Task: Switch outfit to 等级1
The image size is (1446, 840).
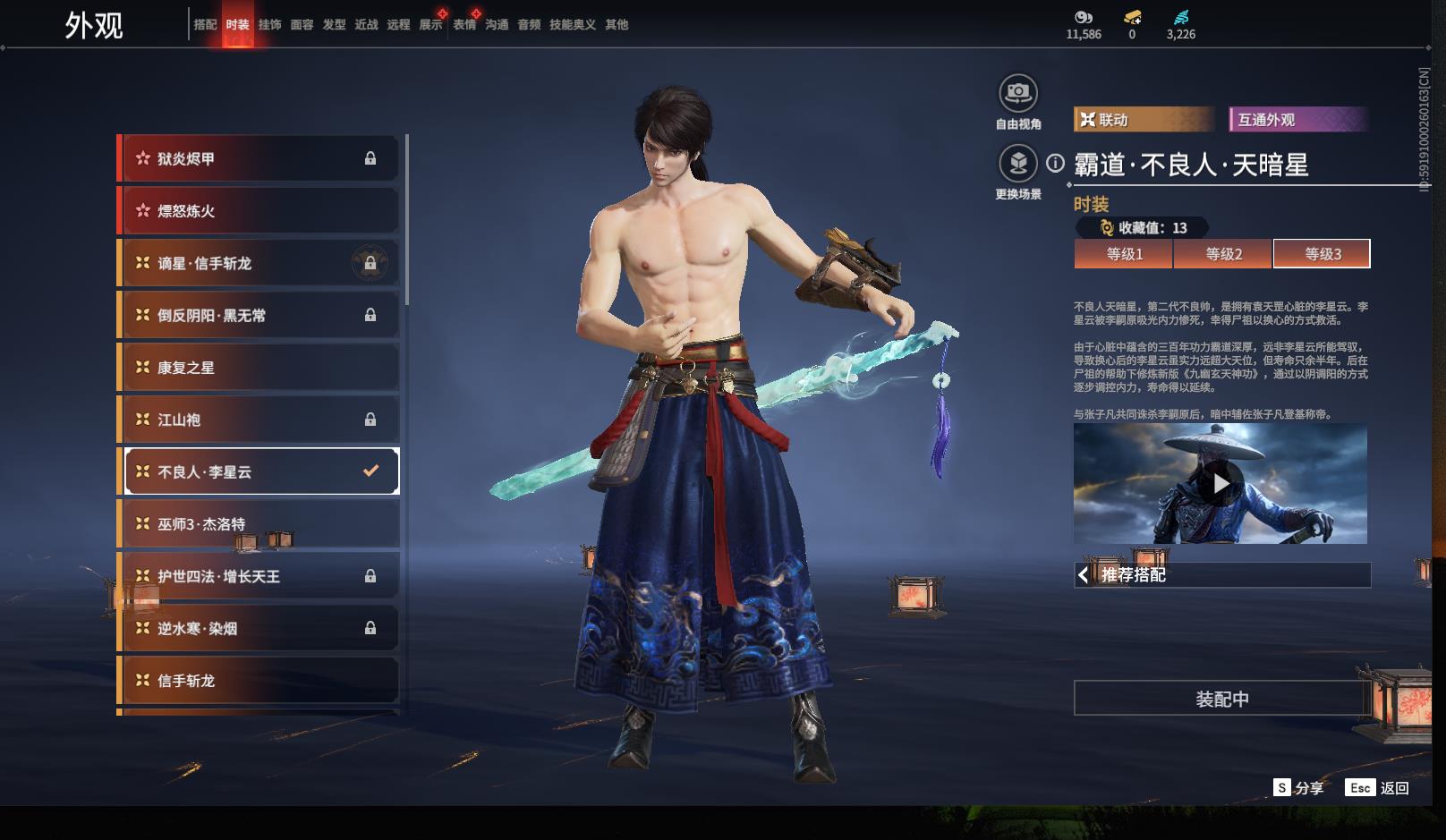Action: (1124, 254)
